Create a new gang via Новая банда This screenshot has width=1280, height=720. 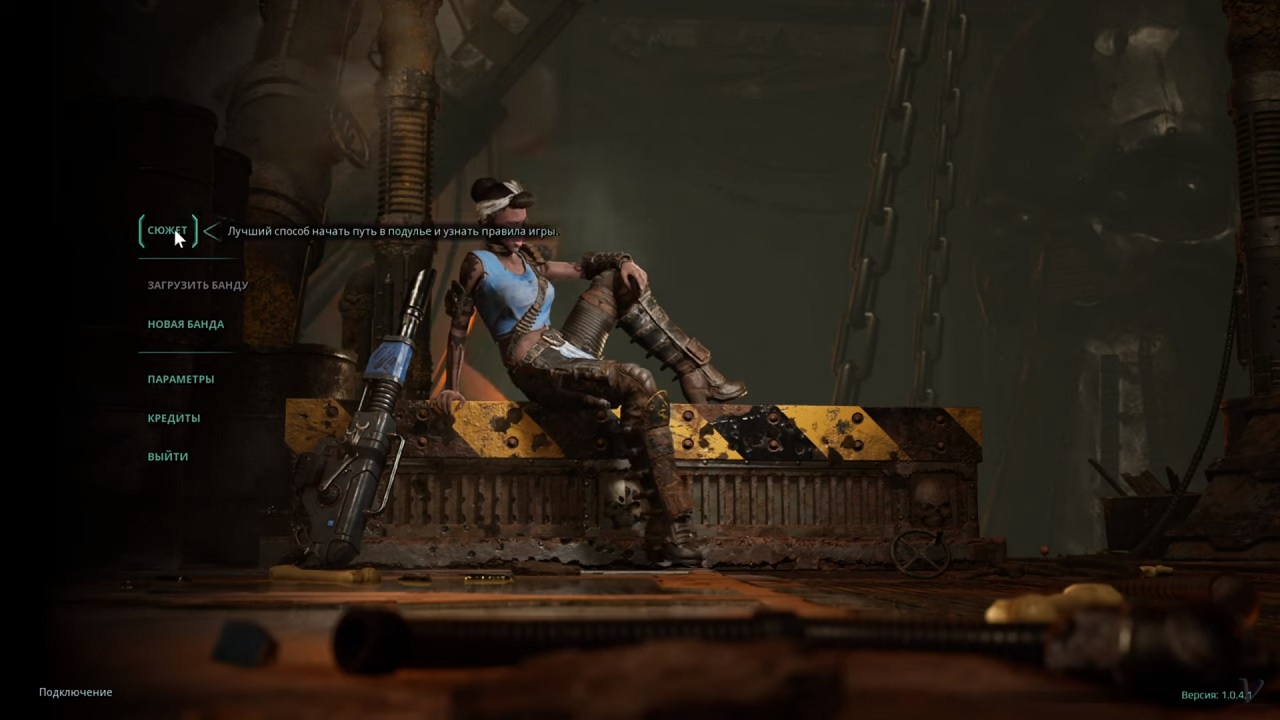pyautogui.click(x=185, y=324)
